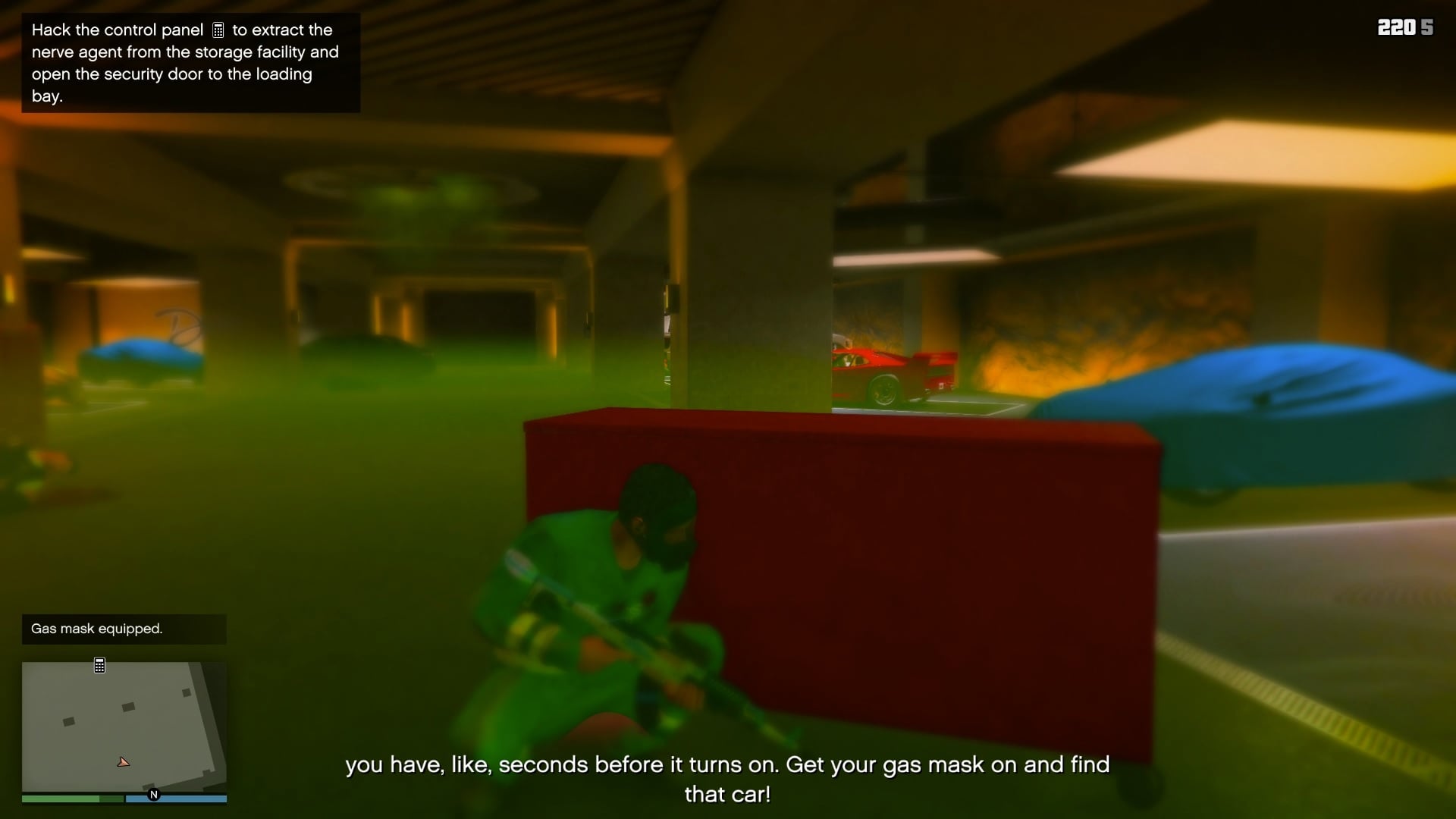Collapse the subtitle text at the bottom
The image size is (1456, 819).
(726, 780)
